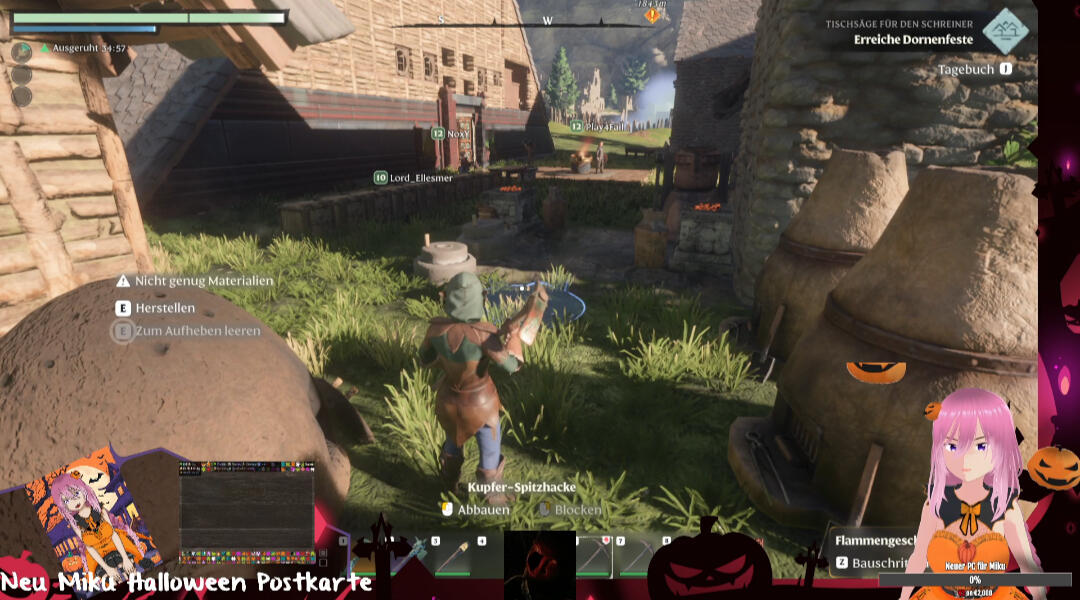The width and height of the screenshot is (1080, 600).
Task: Select the 'Erreiche Dornenfeste' quest objective
Action: point(912,40)
